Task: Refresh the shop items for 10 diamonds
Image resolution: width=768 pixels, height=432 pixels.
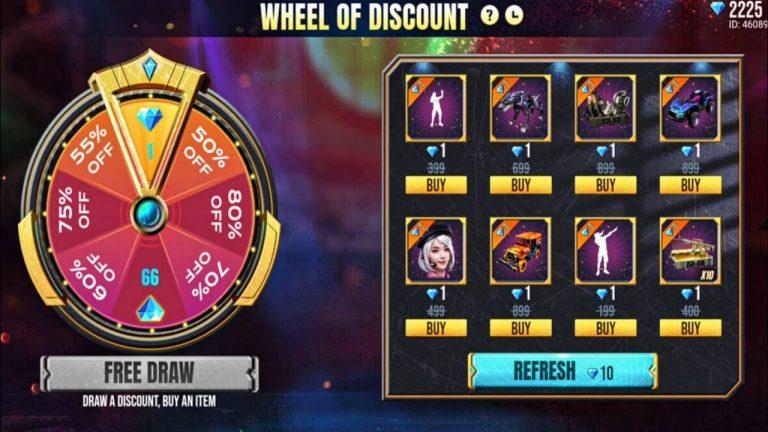Action: (562, 371)
